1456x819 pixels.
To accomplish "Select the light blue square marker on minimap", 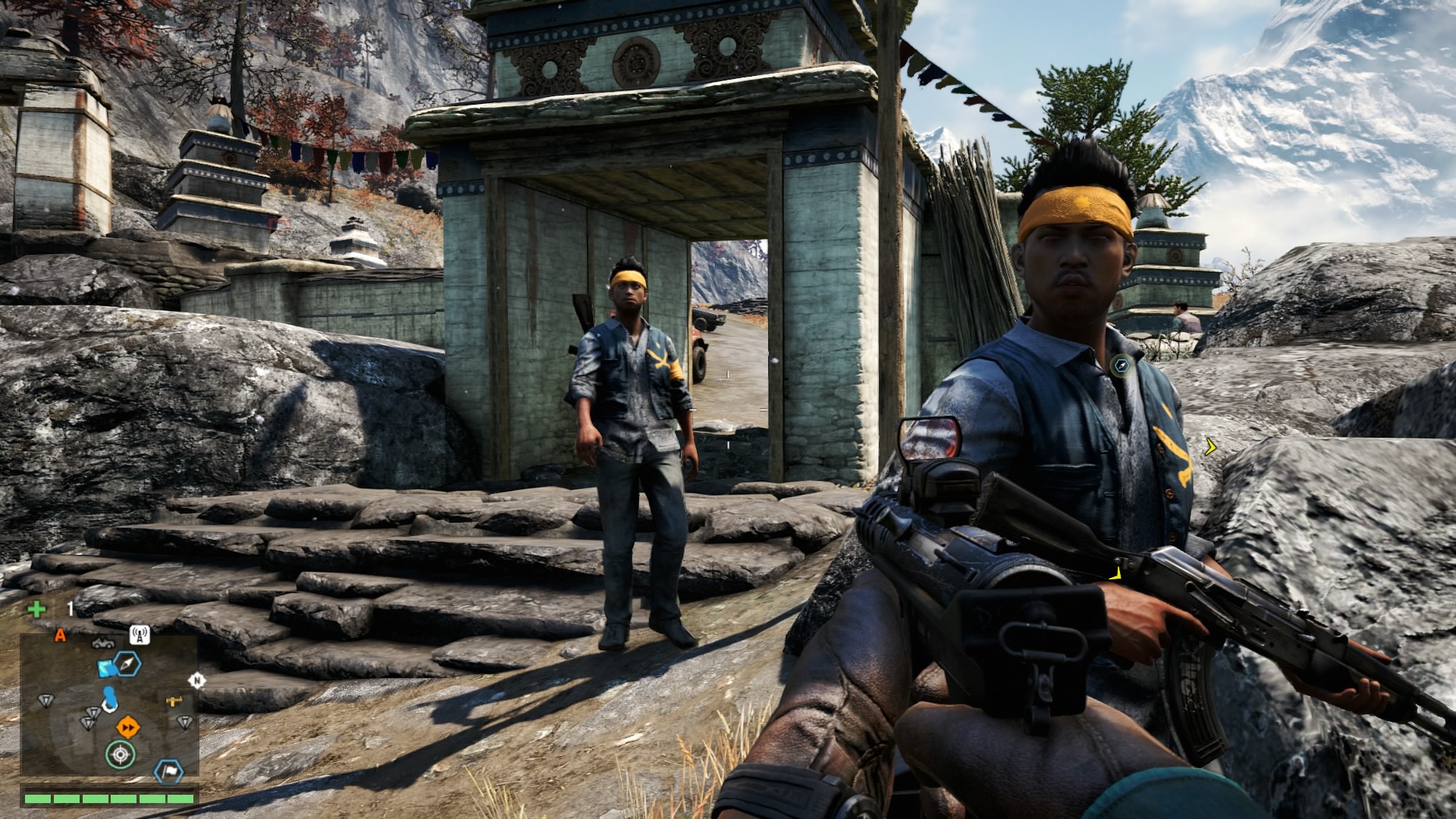I will coord(106,667).
